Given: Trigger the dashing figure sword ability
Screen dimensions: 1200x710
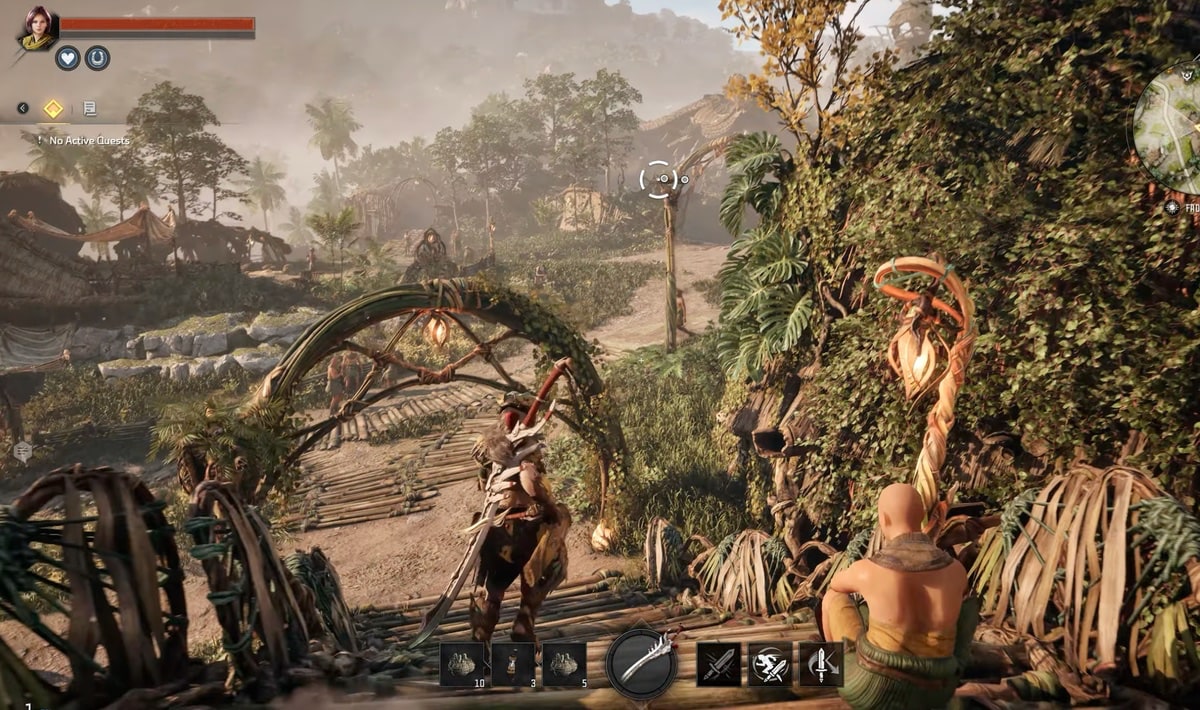Looking at the screenshot, I should tap(770, 664).
